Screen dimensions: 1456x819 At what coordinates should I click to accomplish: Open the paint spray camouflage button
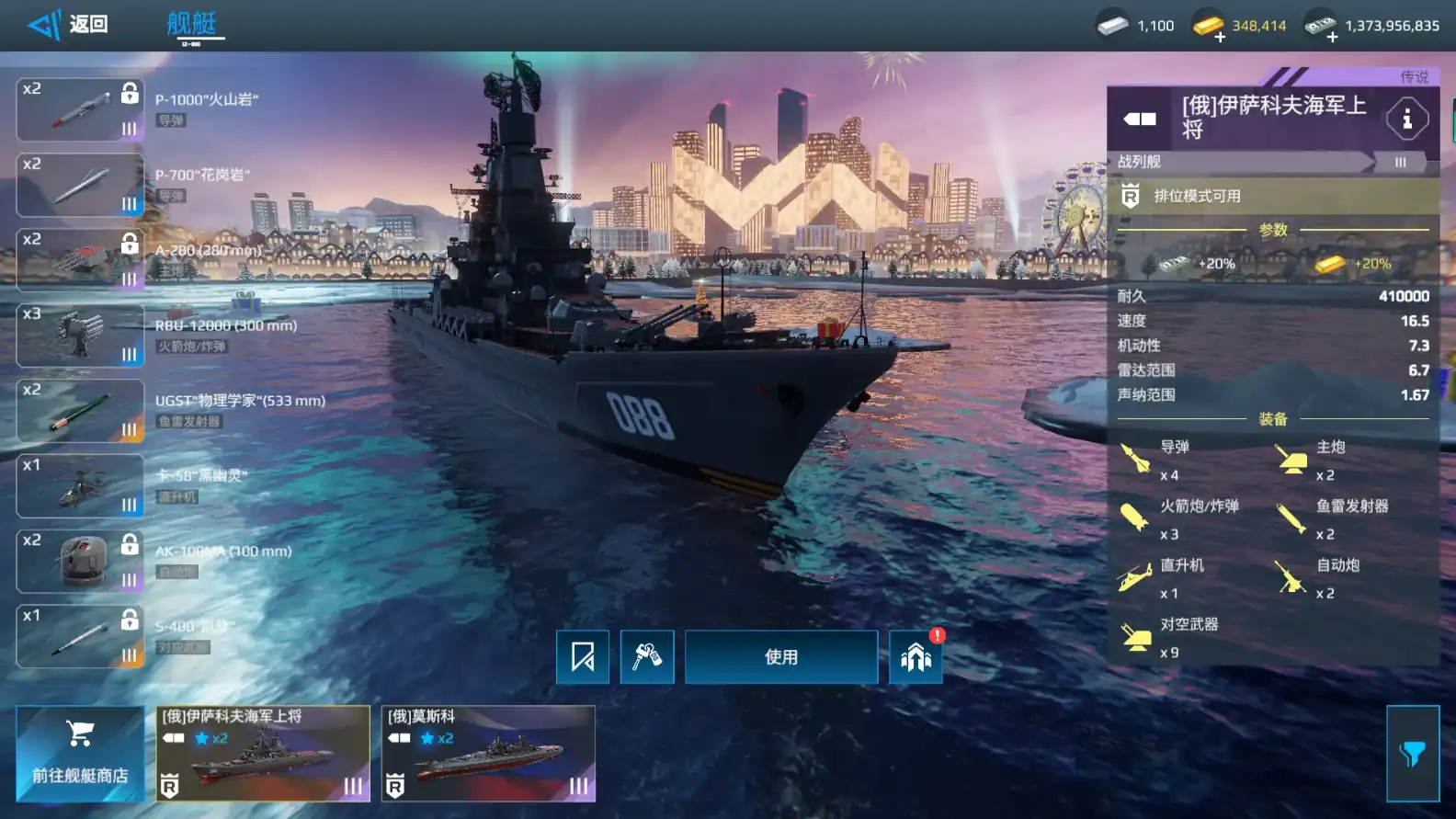point(647,657)
